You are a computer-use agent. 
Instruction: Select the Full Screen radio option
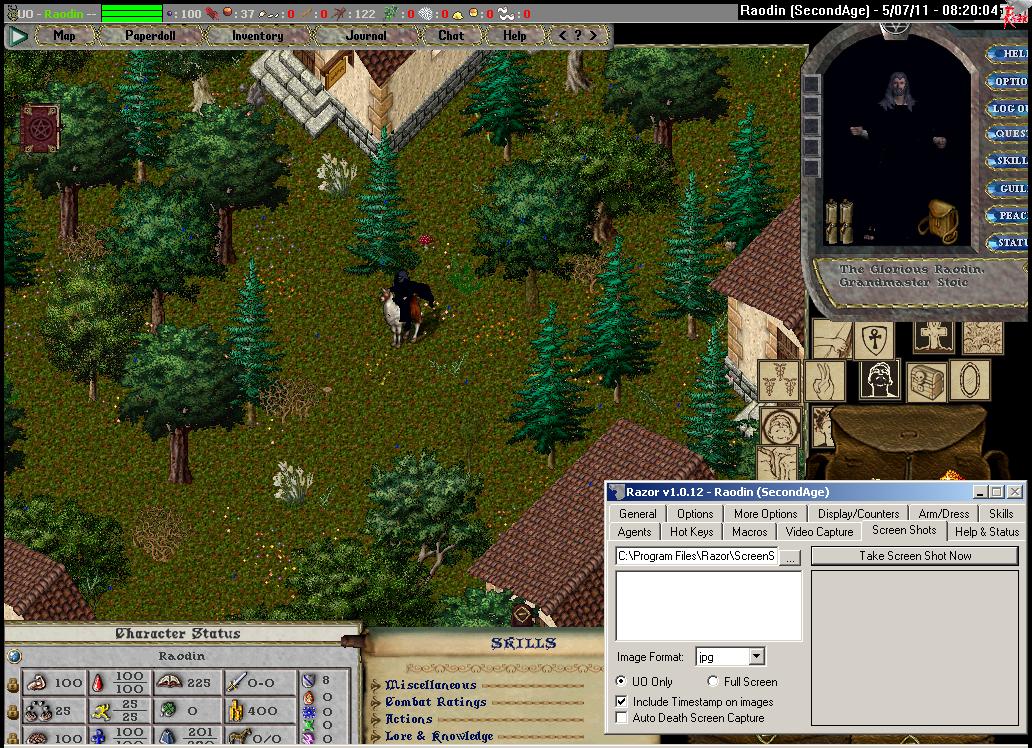point(713,682)
